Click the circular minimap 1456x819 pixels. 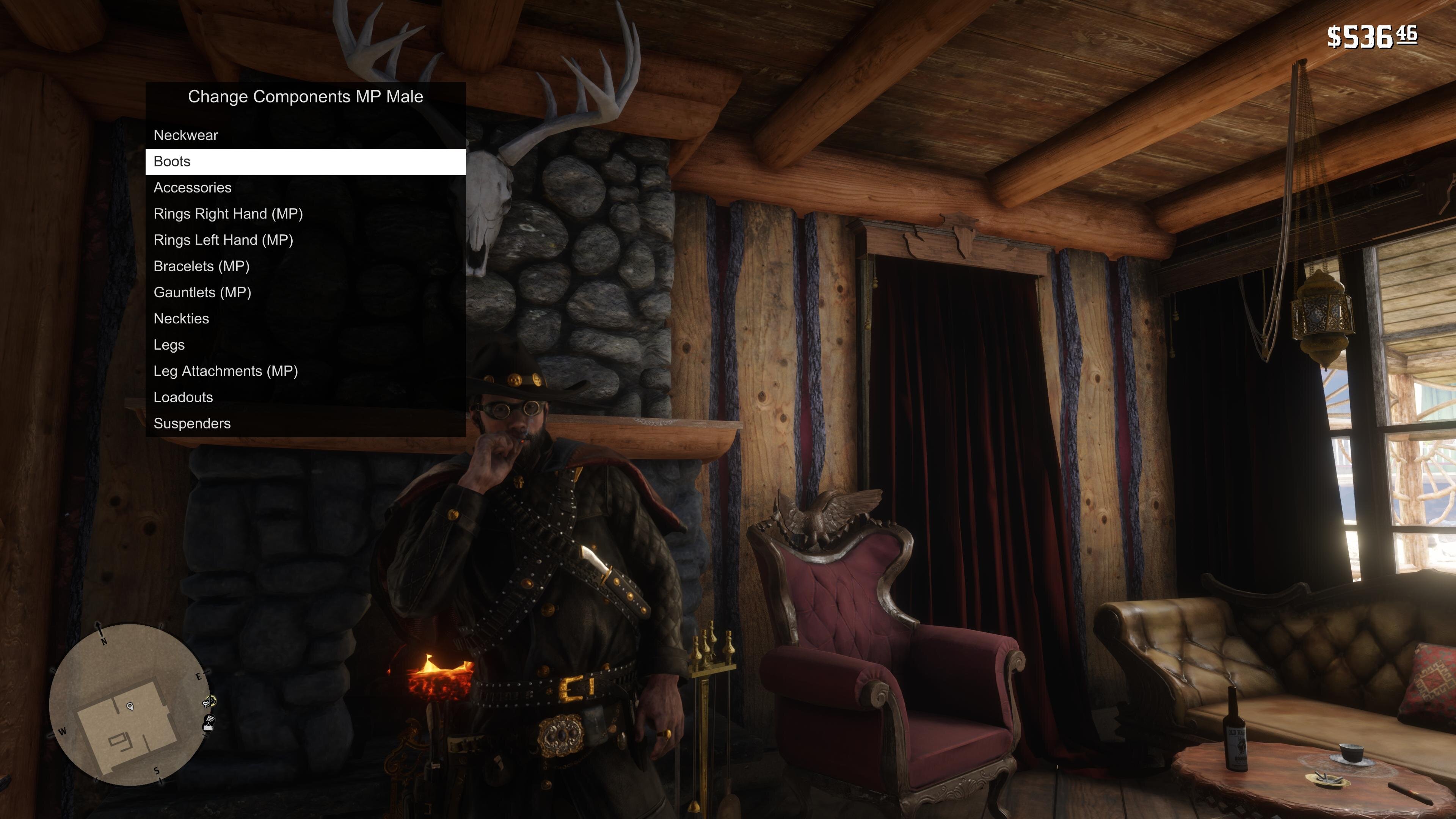point(130,705)
